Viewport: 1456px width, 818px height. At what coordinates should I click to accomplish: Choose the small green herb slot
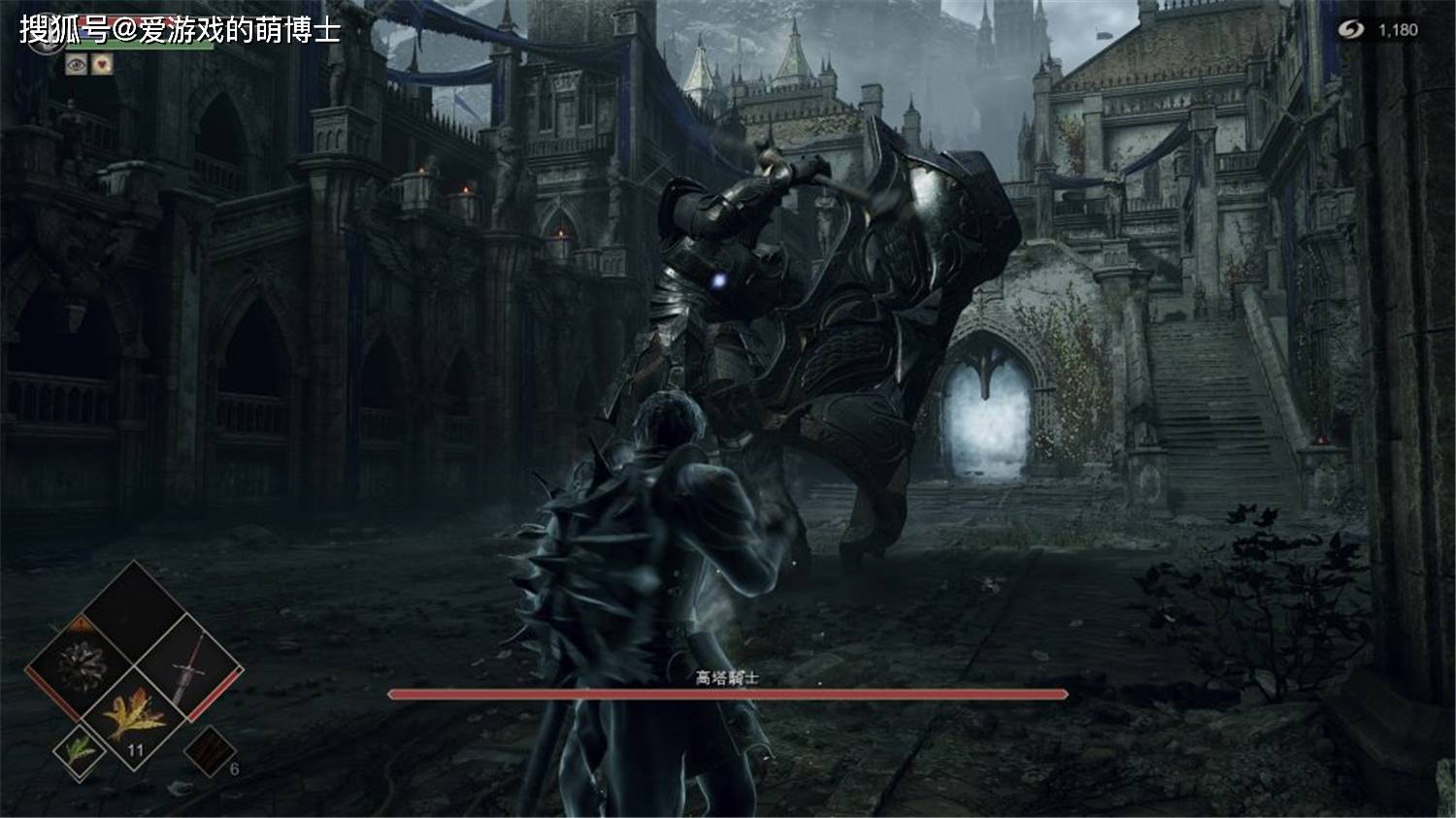coord(78,750)
